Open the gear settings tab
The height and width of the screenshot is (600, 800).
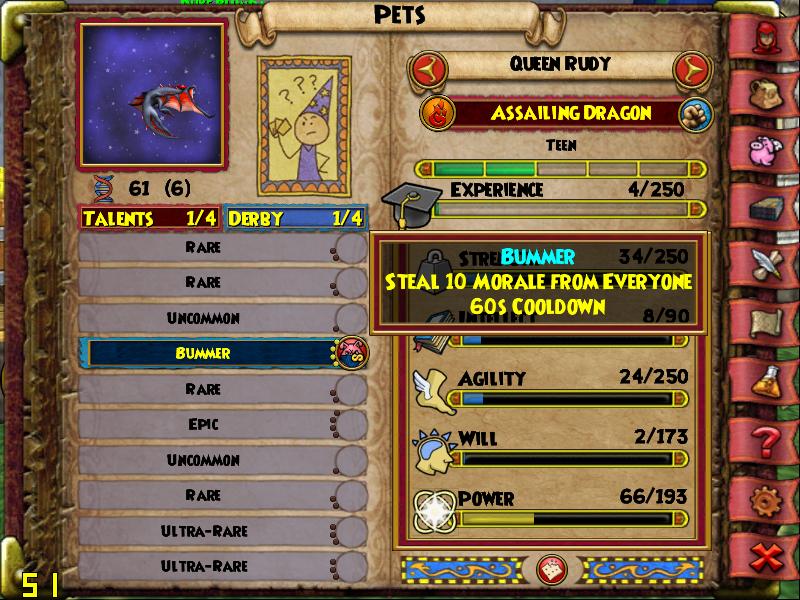[768, 497]
